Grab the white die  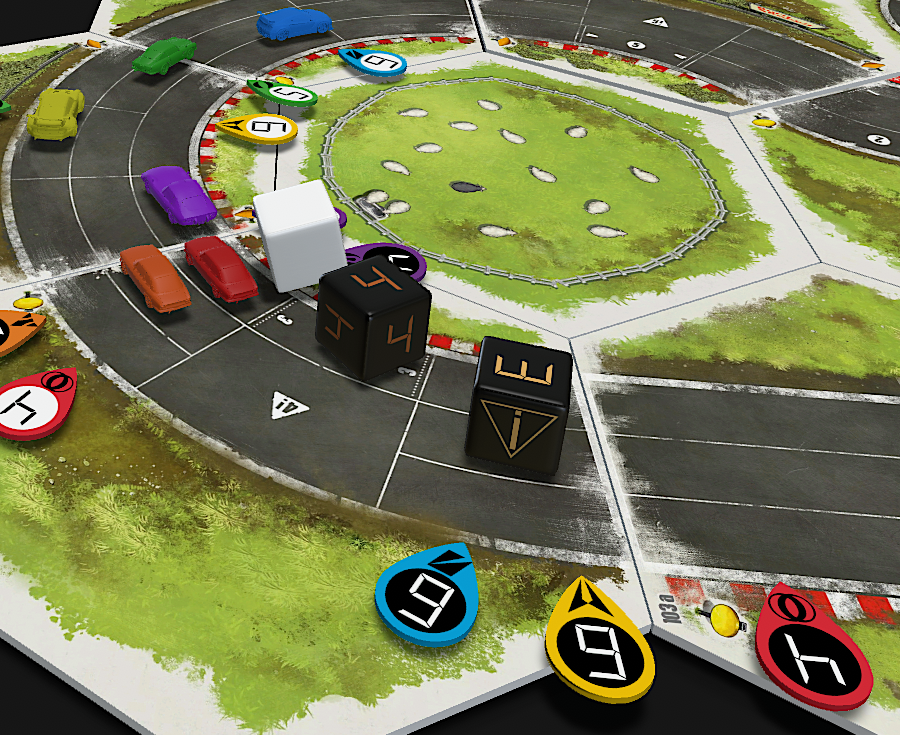(298, 235)
